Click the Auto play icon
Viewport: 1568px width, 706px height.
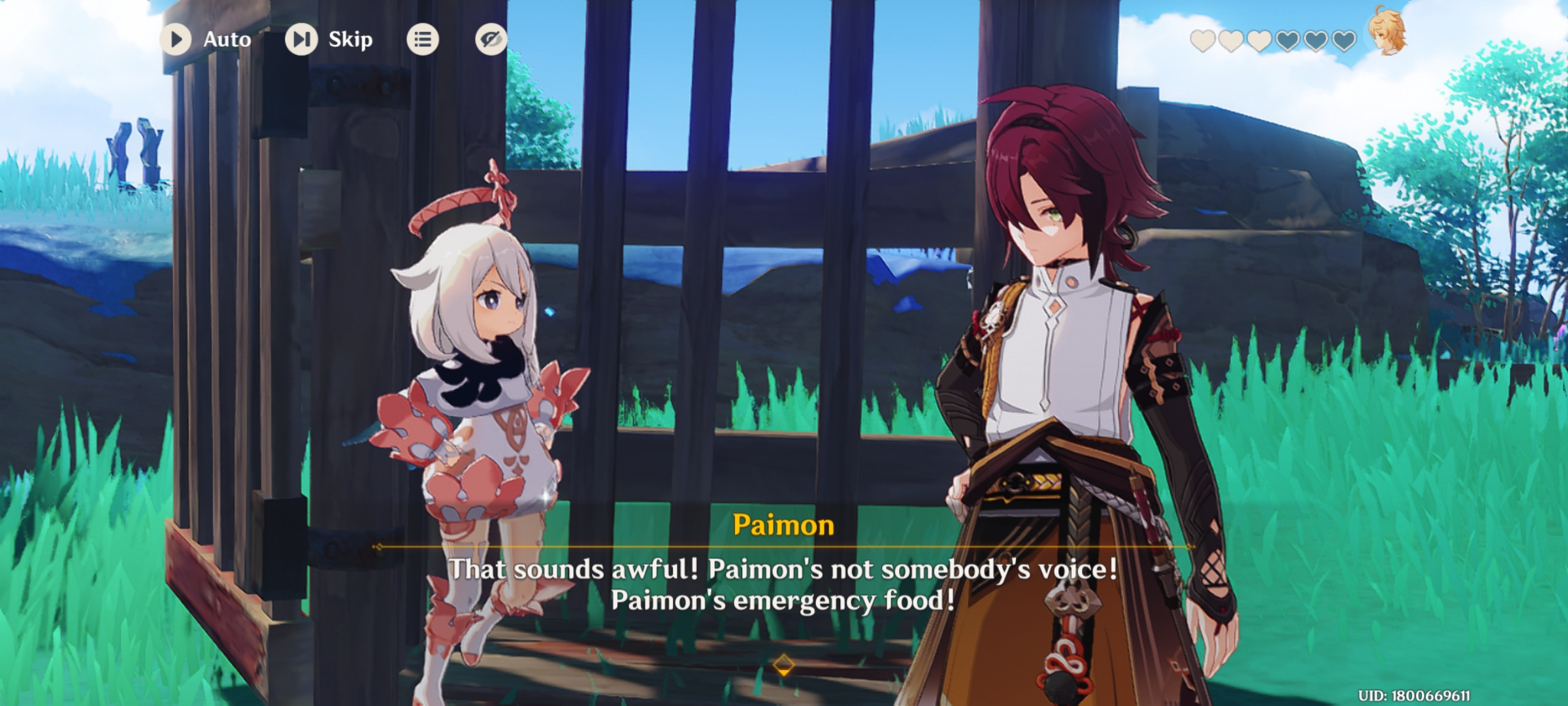(175, 39)
